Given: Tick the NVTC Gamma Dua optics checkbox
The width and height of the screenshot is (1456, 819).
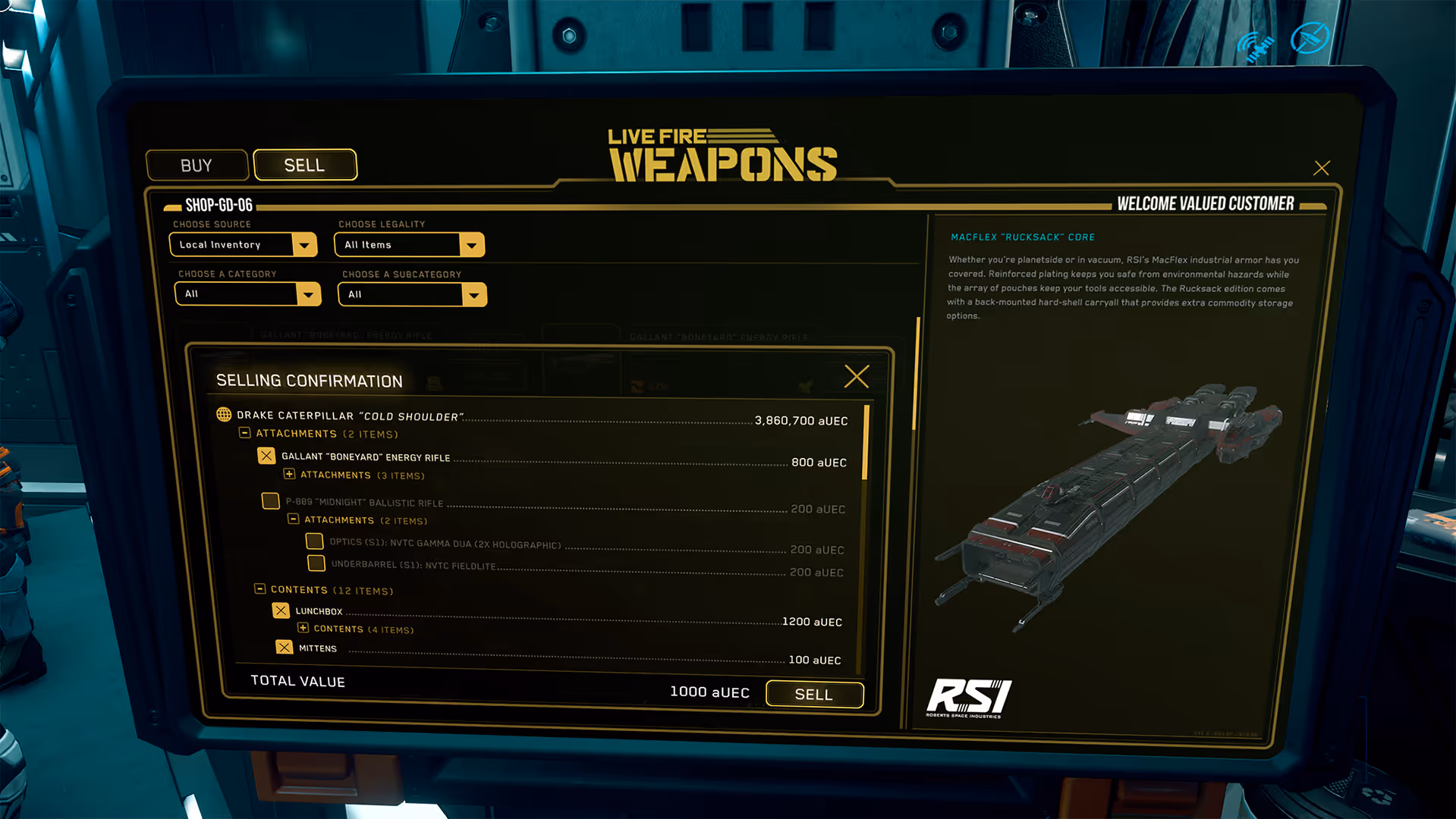Looking at the screenshot, I should [x=314, y=541].
